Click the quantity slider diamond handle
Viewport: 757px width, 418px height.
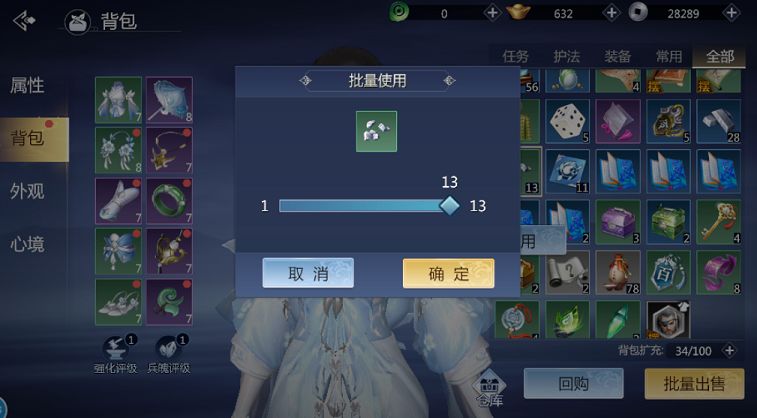pos(450,205)
